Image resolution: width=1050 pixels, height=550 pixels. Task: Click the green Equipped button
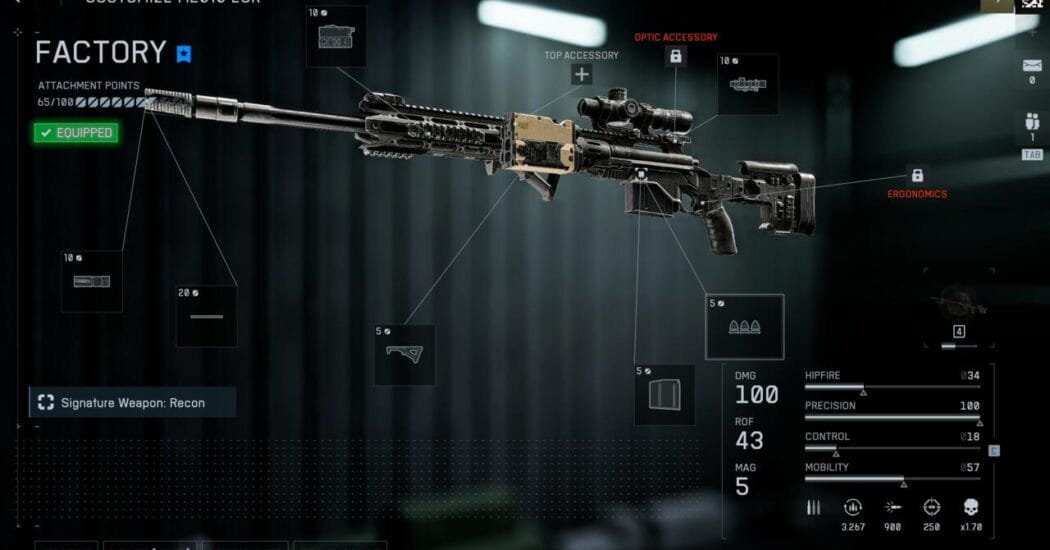point(76,132)
